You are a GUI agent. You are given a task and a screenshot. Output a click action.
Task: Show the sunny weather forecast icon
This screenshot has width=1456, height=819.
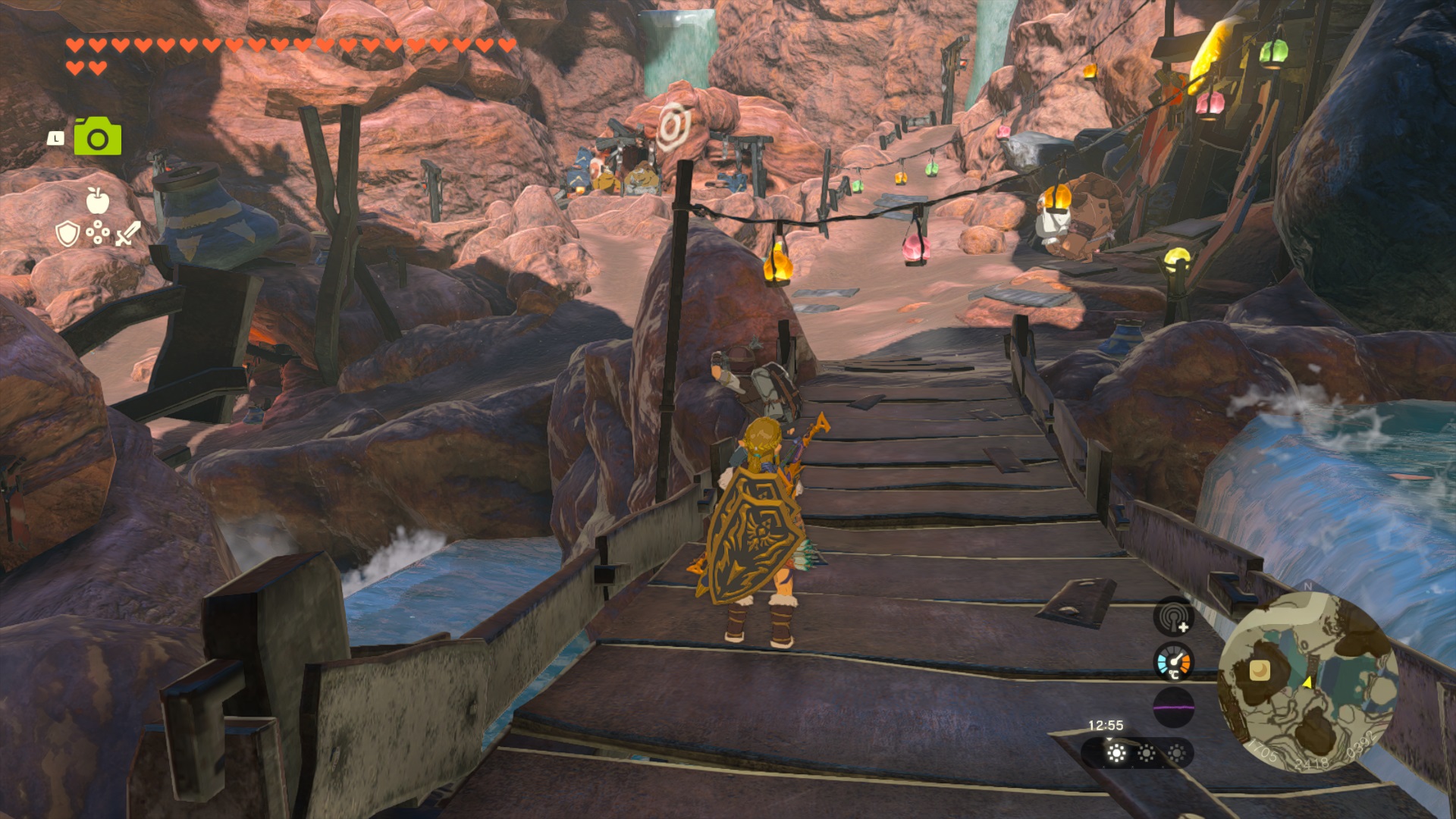[x=1116, y=753]
